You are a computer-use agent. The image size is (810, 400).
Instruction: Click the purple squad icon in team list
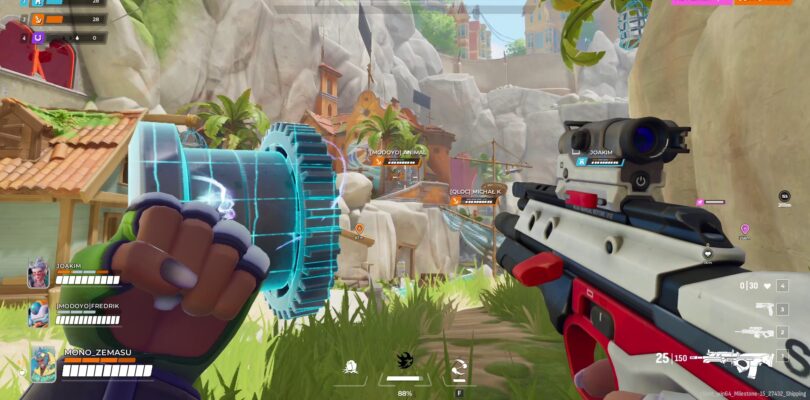point(38,37)
